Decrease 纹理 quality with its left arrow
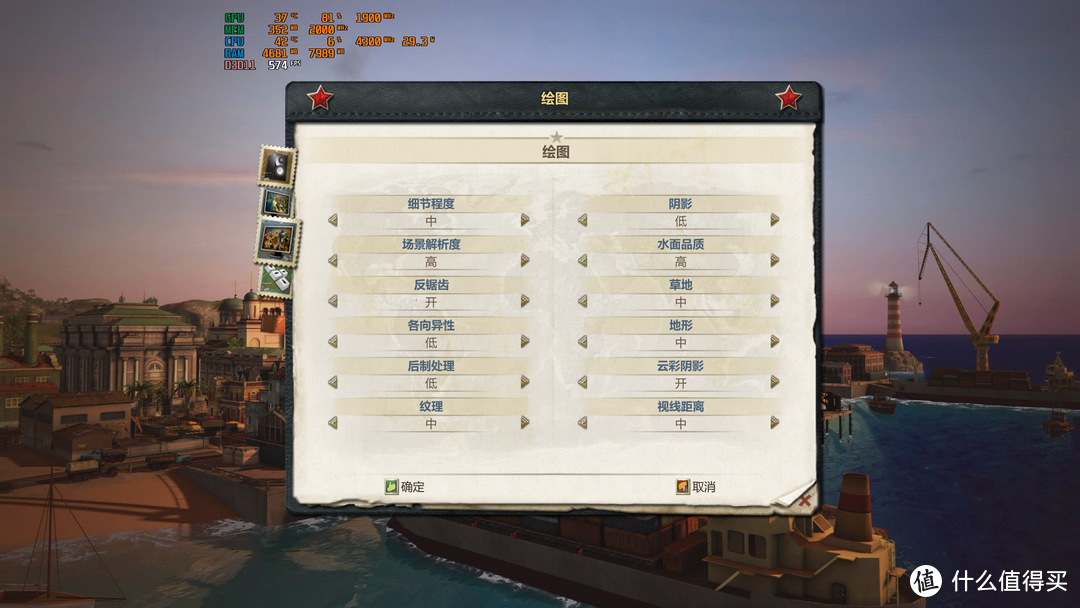This screenshot has height=608, width=1080. 333,423
